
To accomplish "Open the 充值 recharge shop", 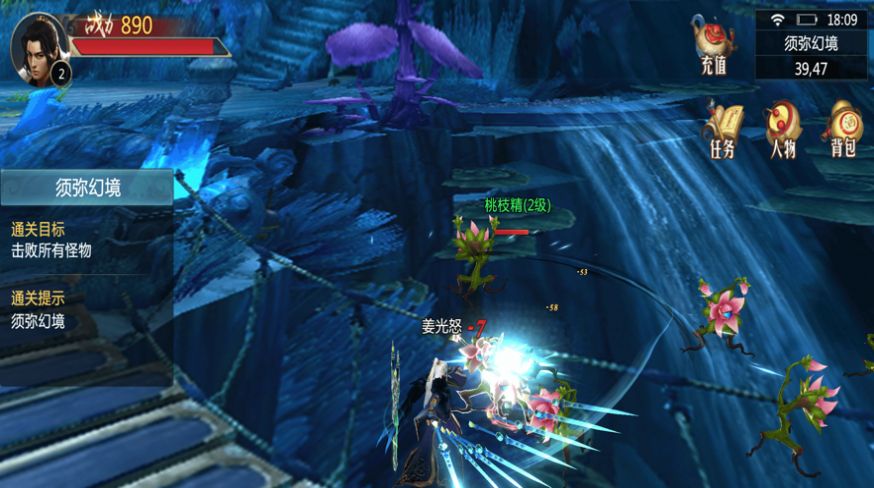I will (714, 45).
